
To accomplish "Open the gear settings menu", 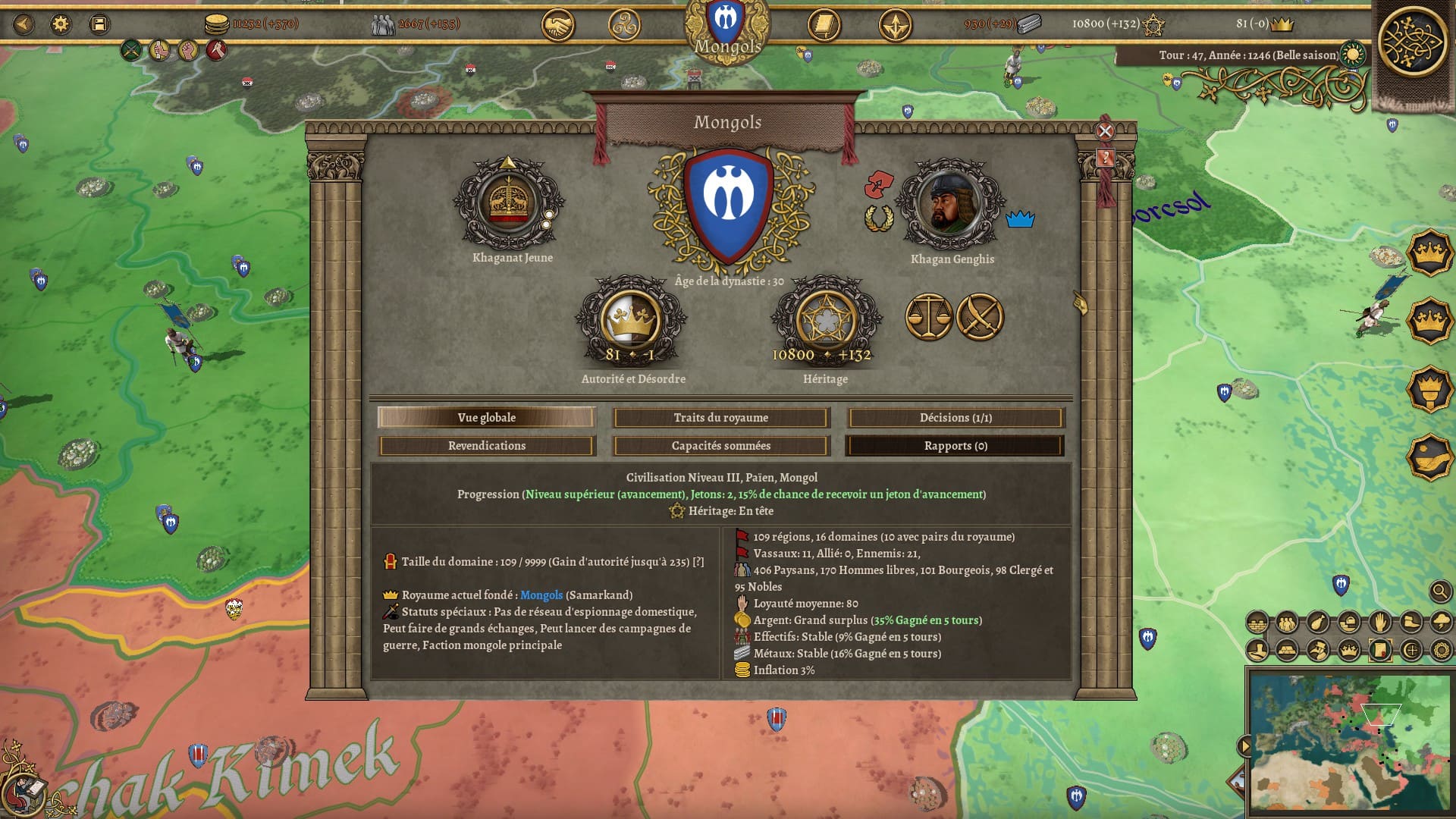I will click(x=60, y=24).
